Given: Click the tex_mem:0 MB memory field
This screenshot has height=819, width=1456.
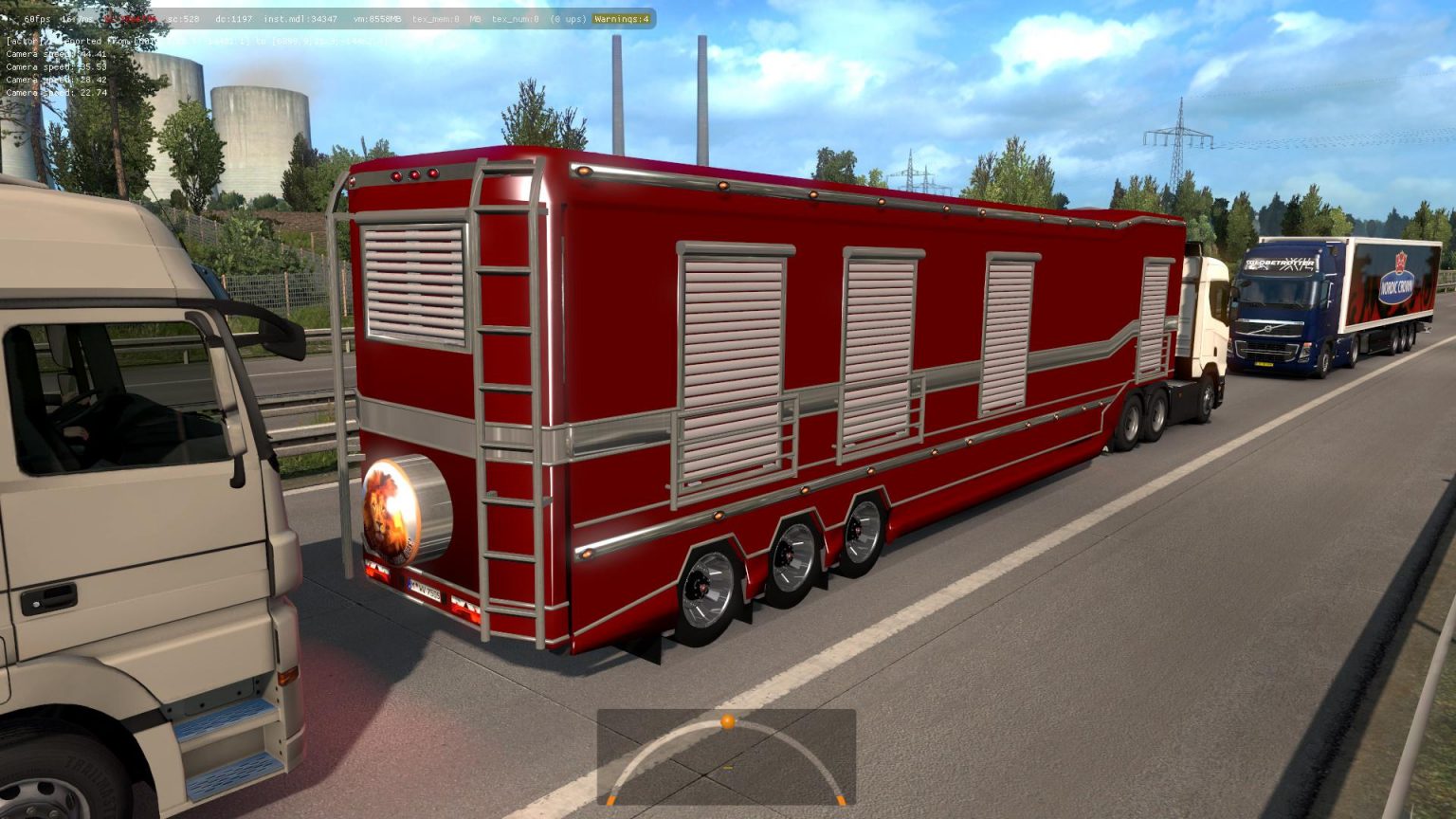Looking at the screenshot, I should 446,19.
